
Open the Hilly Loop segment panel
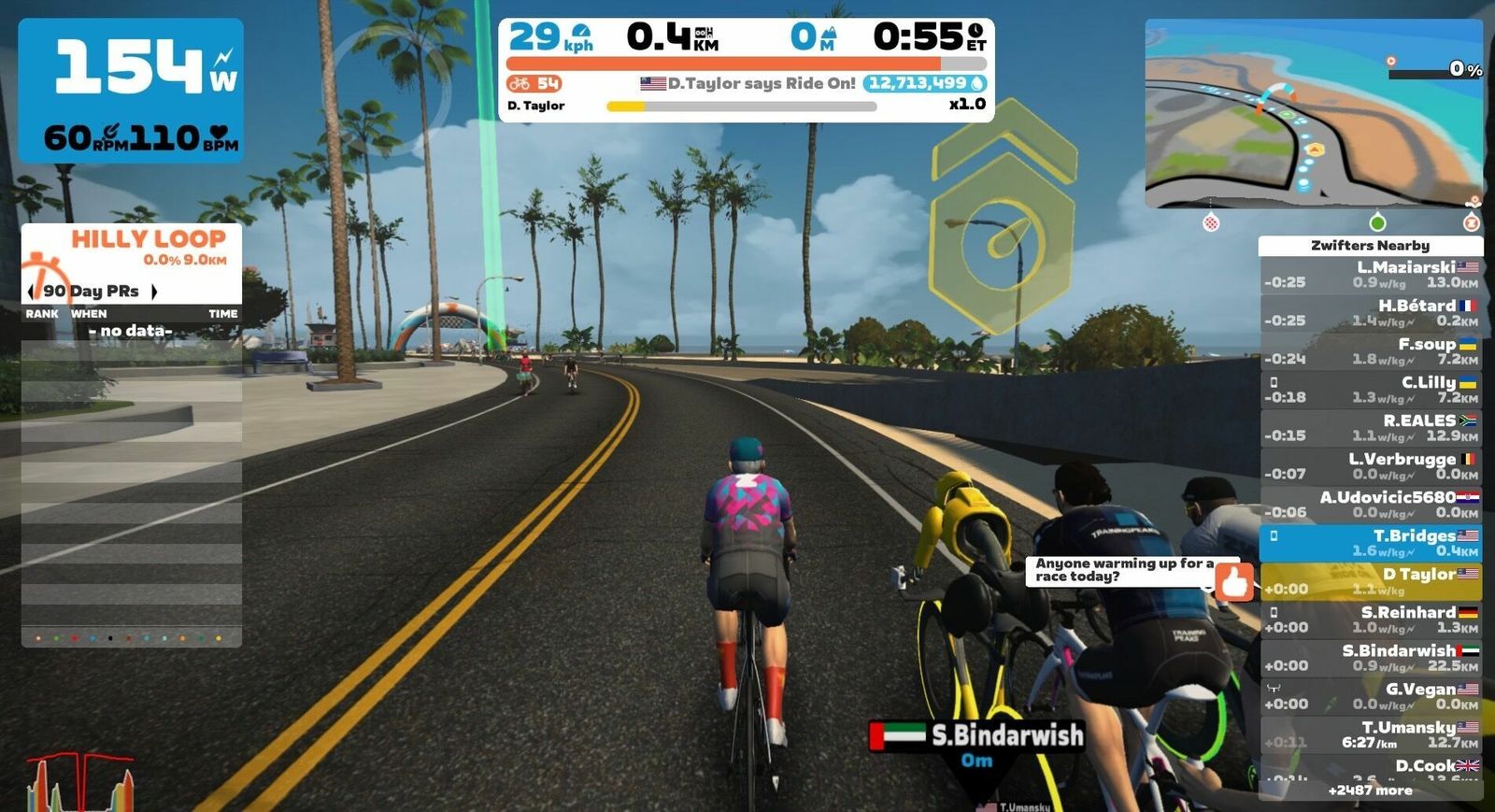132,247
